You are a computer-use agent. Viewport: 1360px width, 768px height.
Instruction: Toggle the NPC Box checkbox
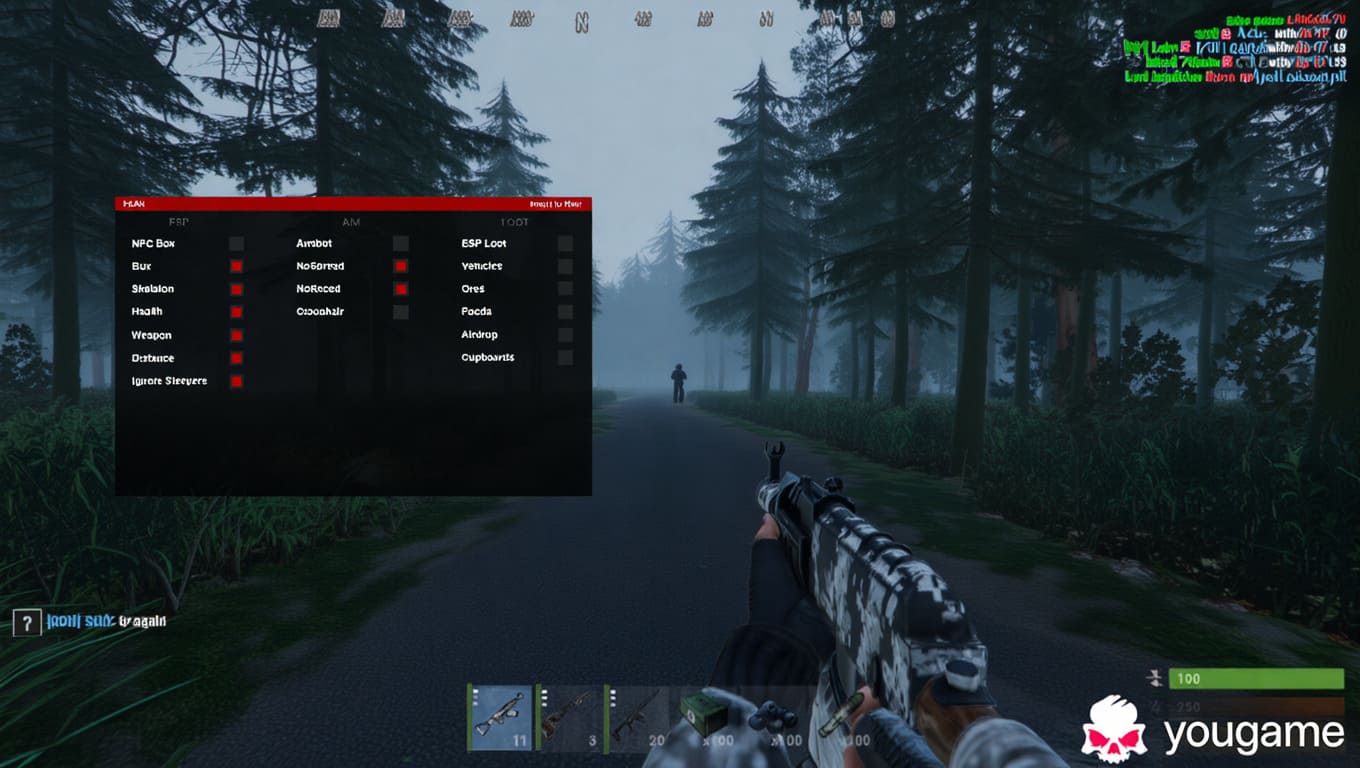click(x=236, y=243)
